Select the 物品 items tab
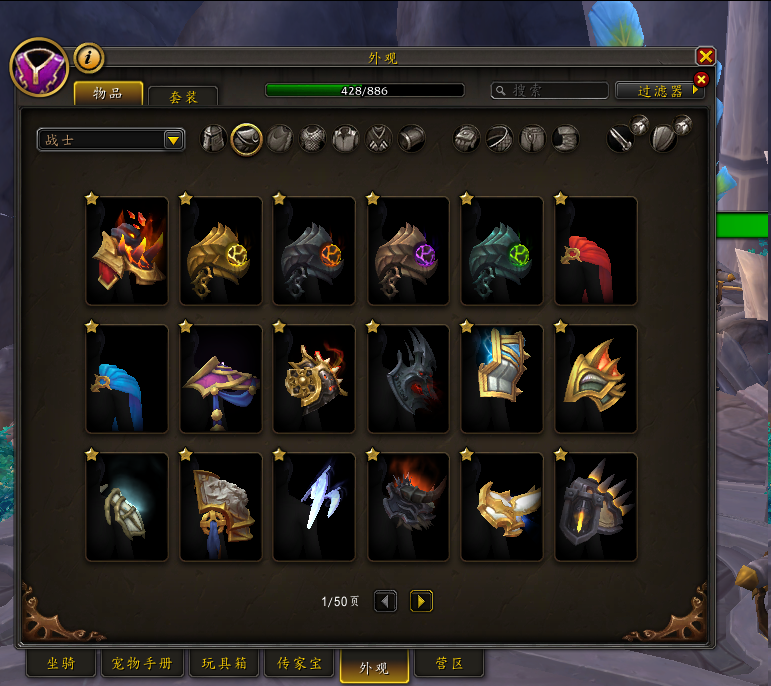This screenshot has width=771, height=686. pos(108,93)
